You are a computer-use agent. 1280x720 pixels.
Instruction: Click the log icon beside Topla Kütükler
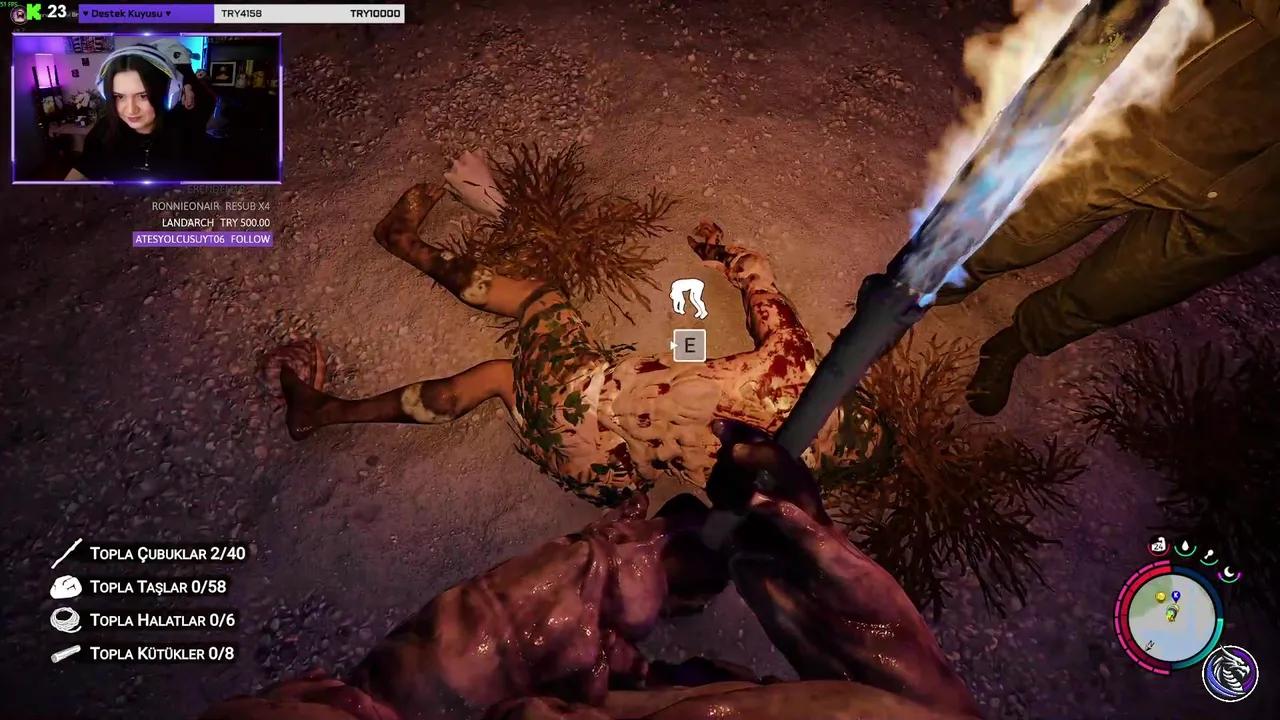pyautogui.click(x=66, y=653)
